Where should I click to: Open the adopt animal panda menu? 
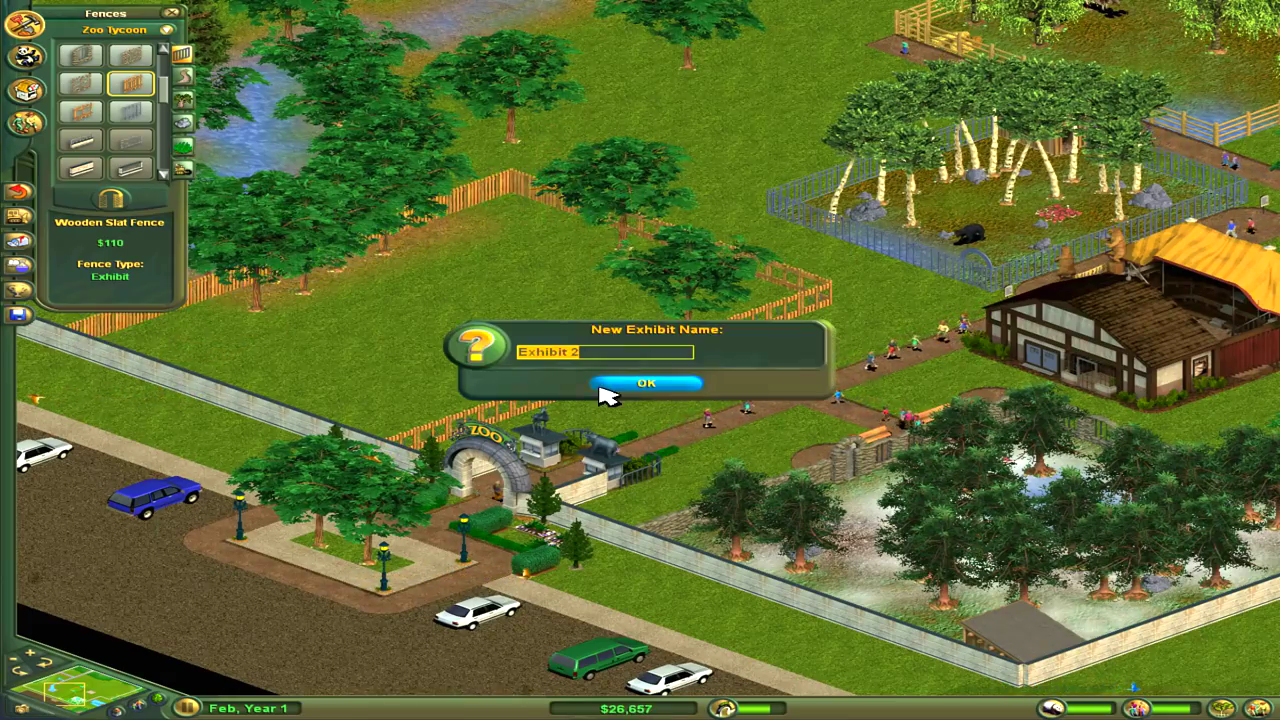[25, 56]
